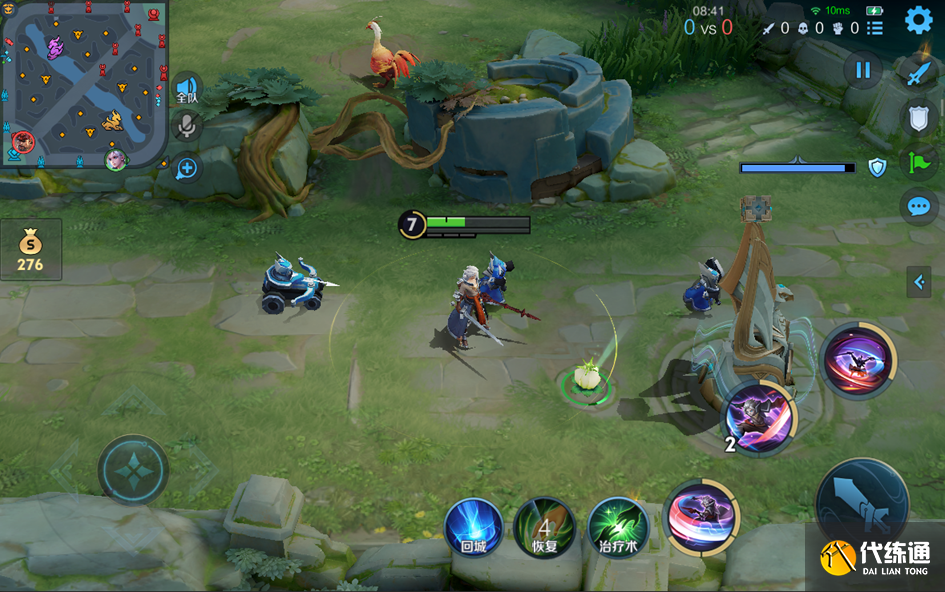This screenshot has height=592, width=945.
Task: Click the minimap
Action: pyautogui.click(x=82, y=84)
